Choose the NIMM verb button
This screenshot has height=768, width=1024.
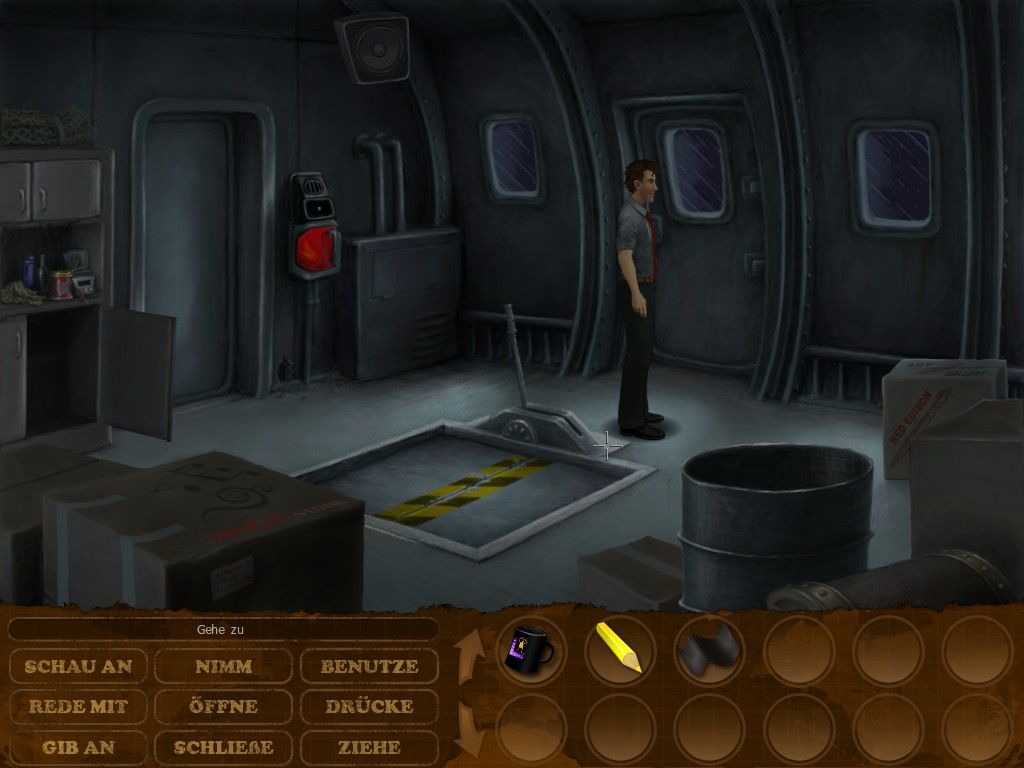click(224, 666)
